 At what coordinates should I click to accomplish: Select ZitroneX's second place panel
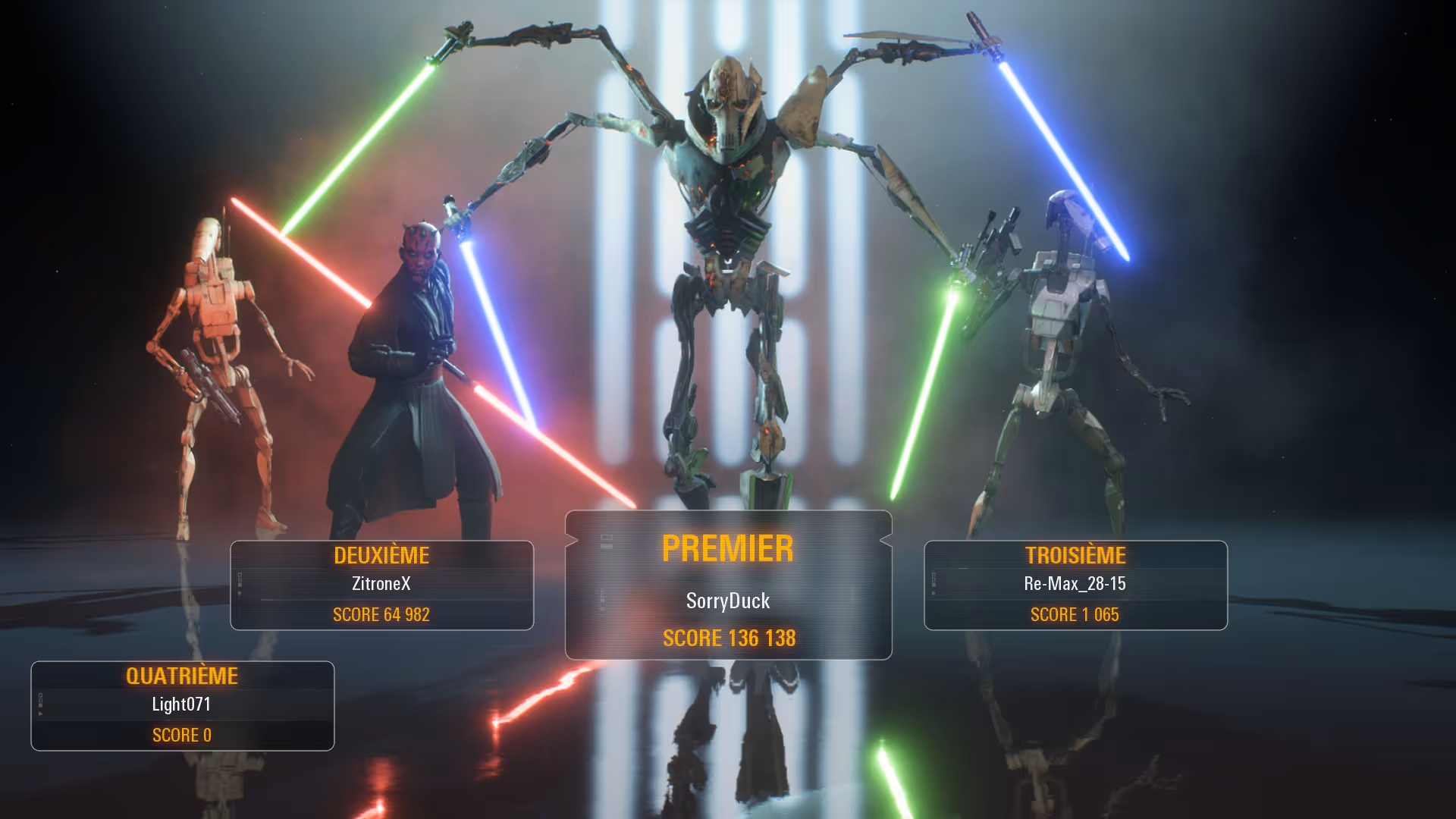pyautogui.click(x=381, y=585)
